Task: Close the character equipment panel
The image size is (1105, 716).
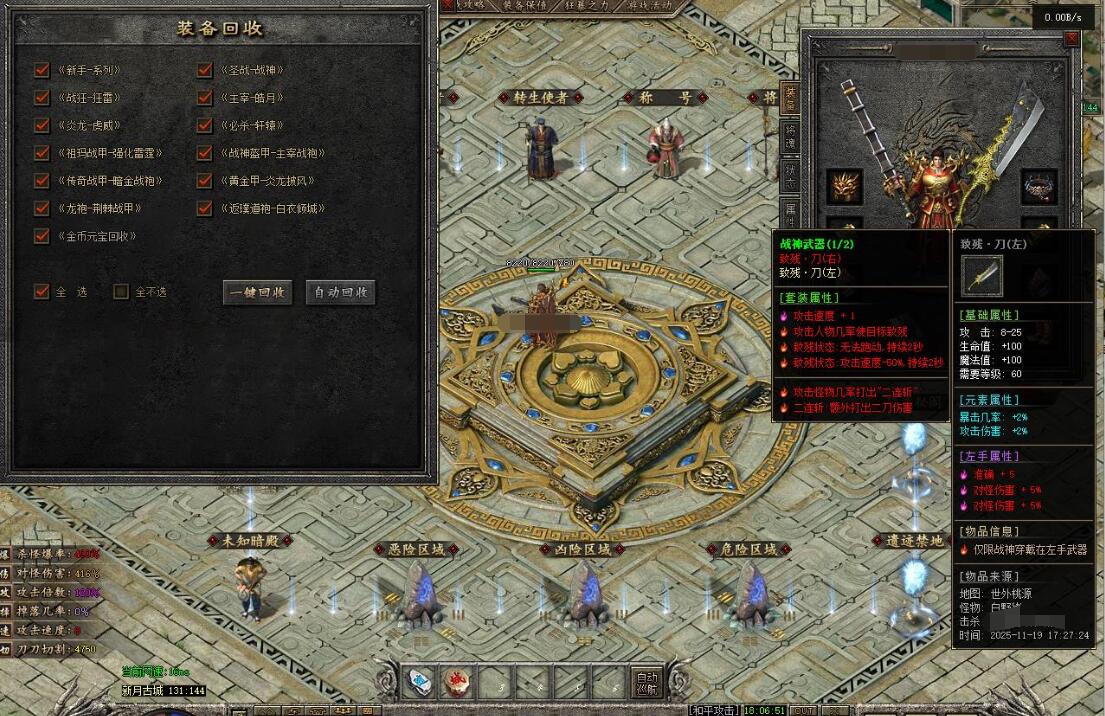Action: click(1072, 38)
